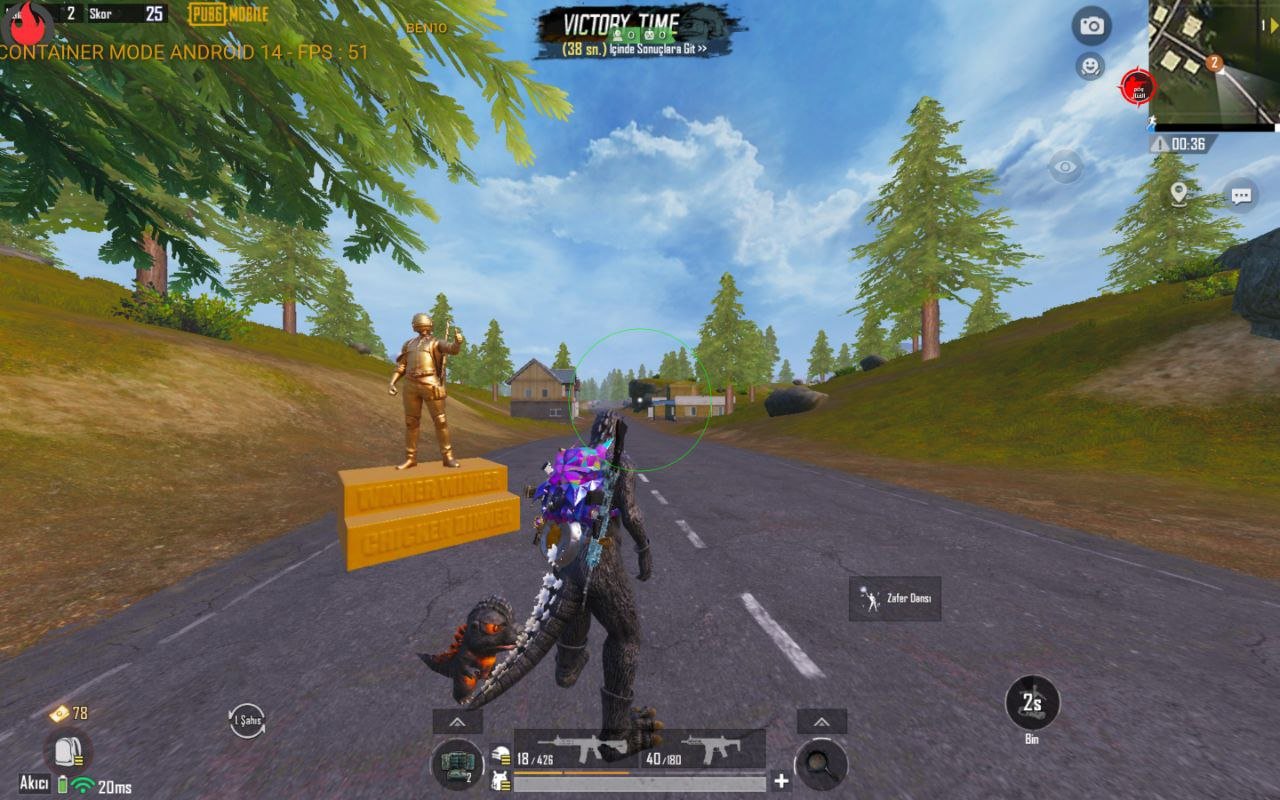The image size is (1280, 800).
Task: Open the quick chat bubble
Action: click(x=1241, y=195)
